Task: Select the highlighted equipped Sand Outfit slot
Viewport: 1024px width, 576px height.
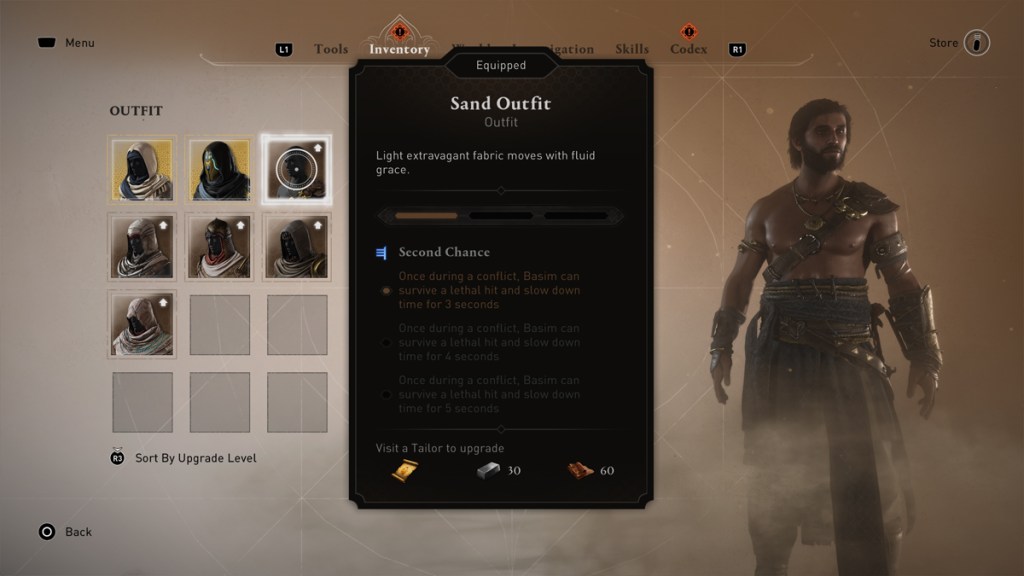Action: click(x=297, y=169)
